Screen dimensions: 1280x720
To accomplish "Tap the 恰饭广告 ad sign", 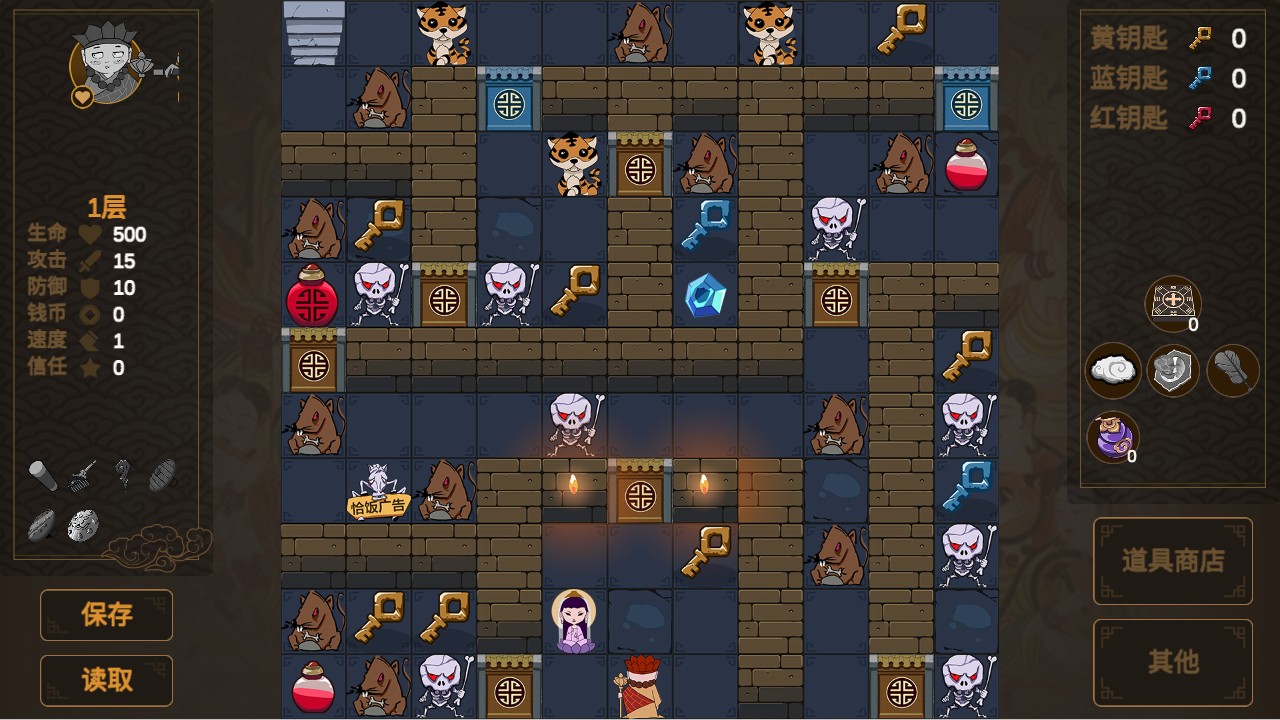I will (378, 505).
